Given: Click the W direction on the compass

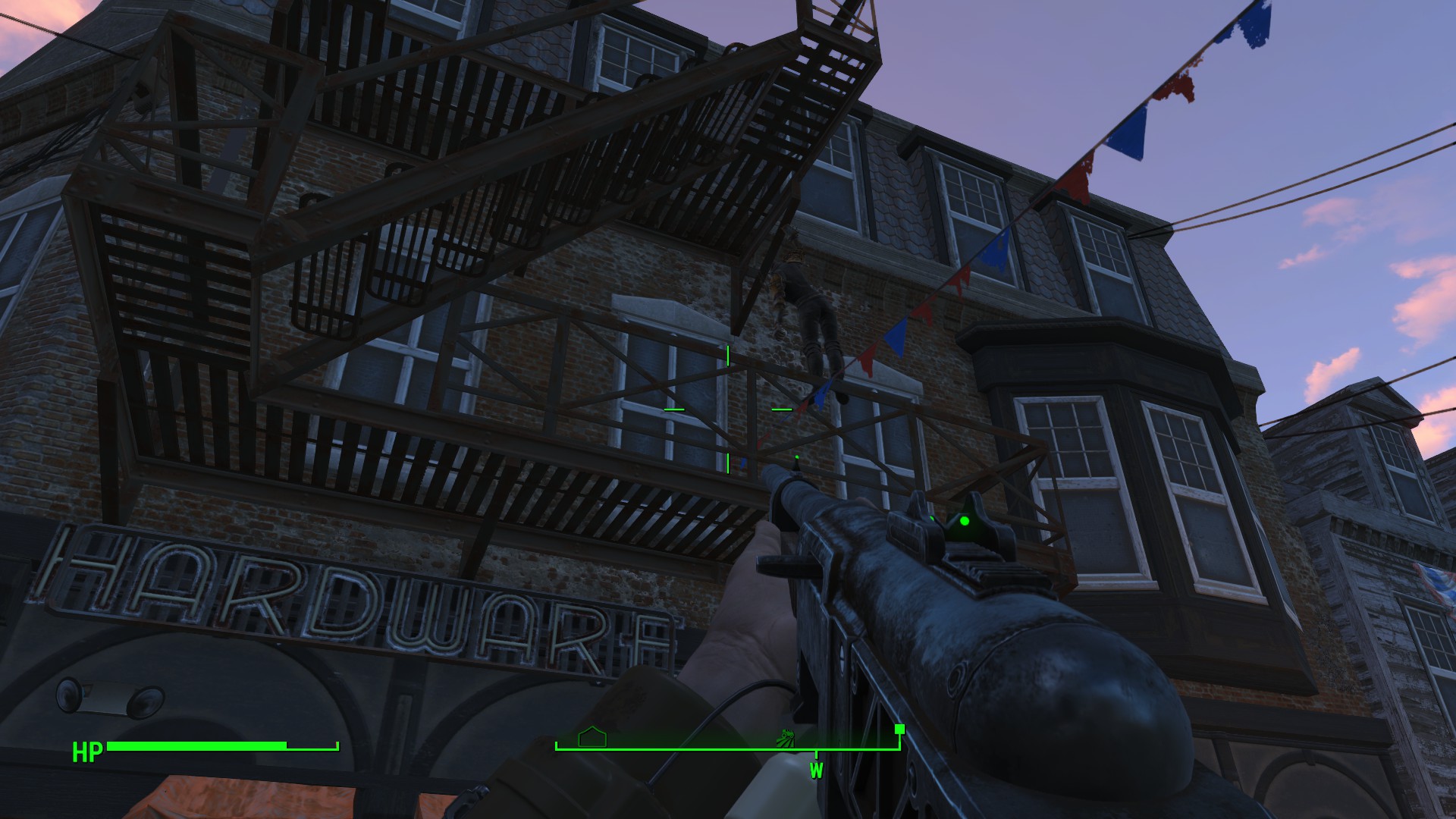Looking at the screenshot, I should 816,771.
